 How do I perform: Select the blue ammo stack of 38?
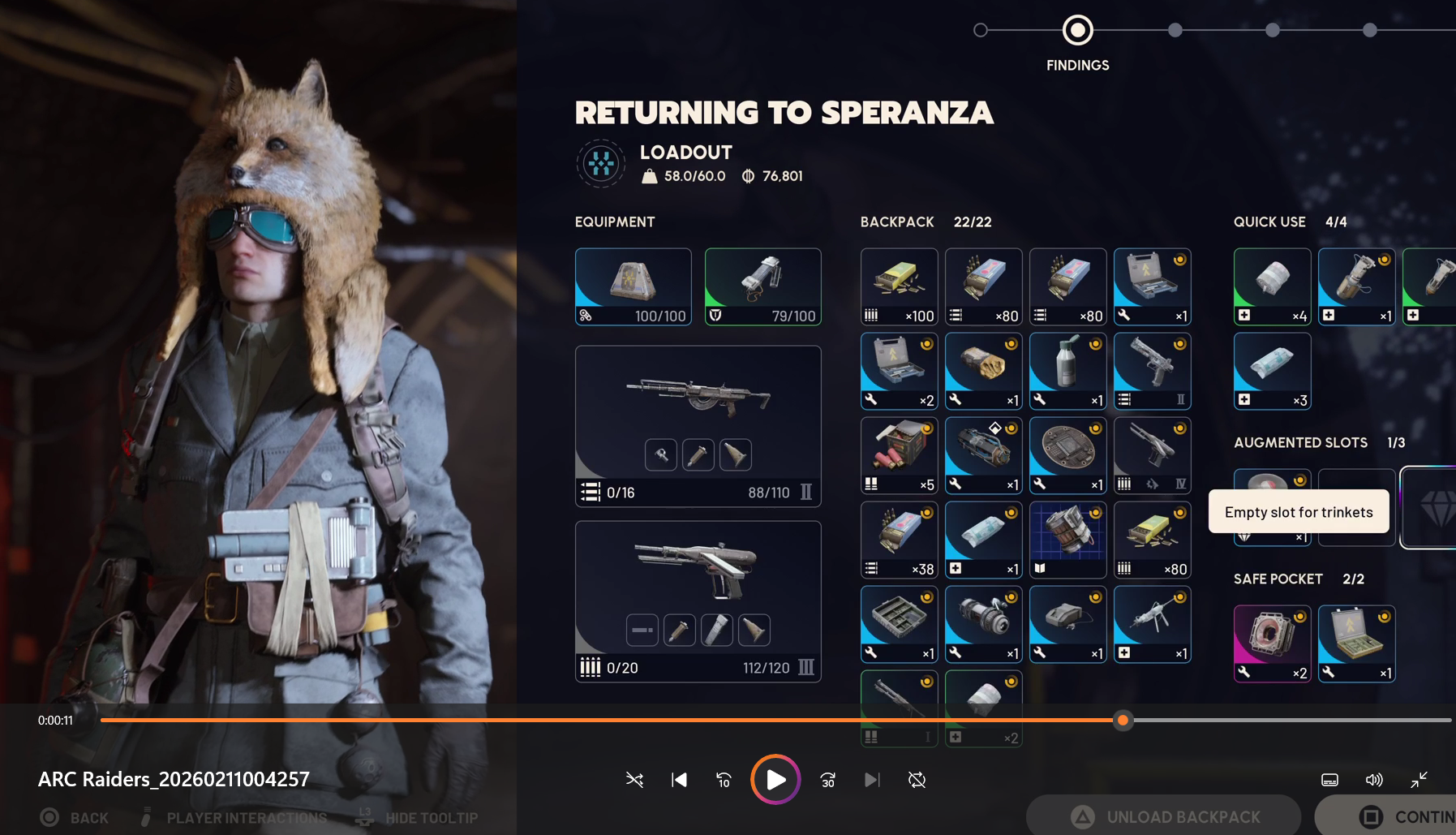899,540
